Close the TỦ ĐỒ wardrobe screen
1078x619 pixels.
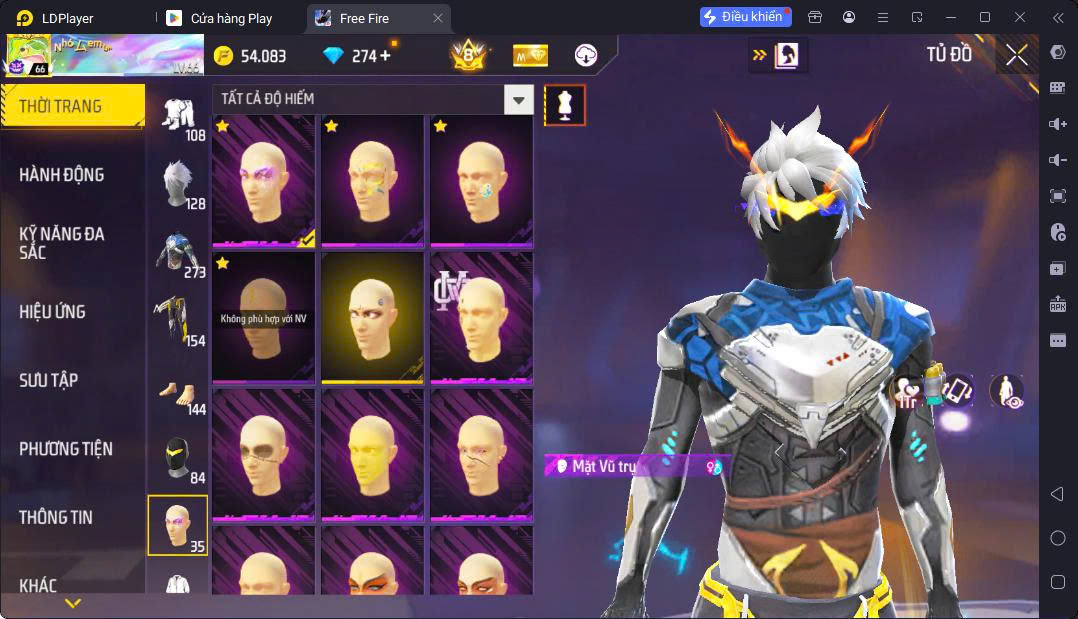1017,56
